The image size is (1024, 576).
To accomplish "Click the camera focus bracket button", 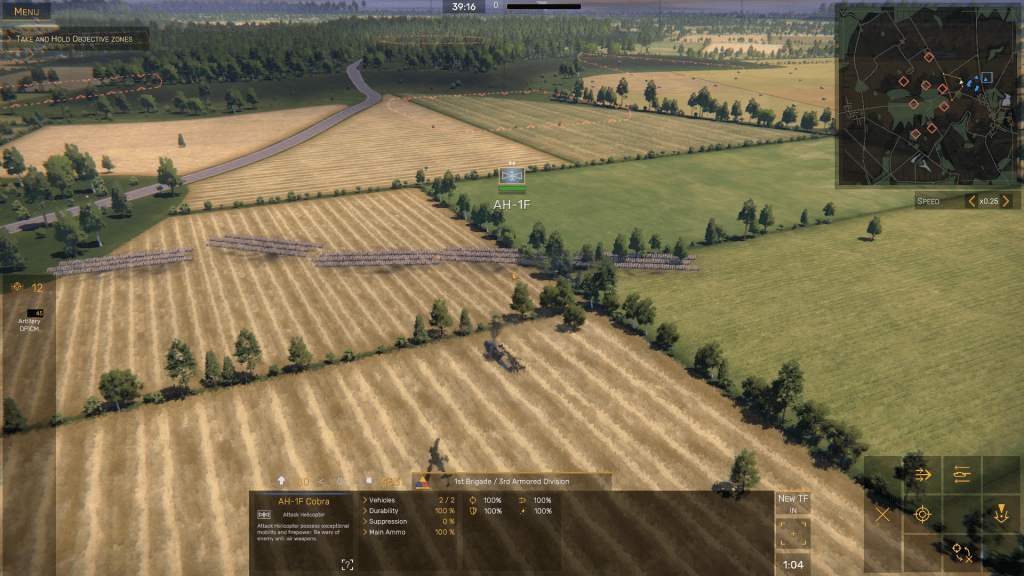I will (793, 535).
